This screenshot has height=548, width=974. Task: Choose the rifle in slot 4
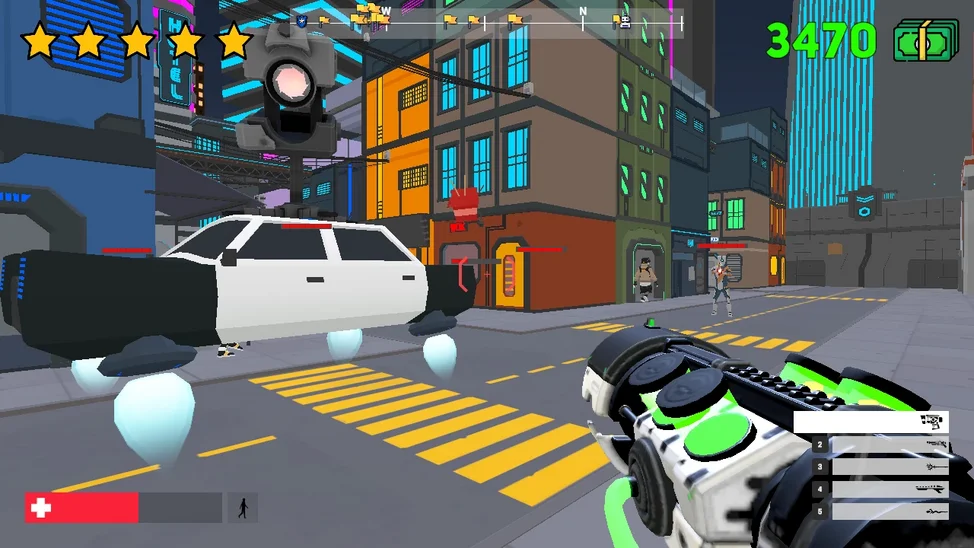tap(880, 489)
